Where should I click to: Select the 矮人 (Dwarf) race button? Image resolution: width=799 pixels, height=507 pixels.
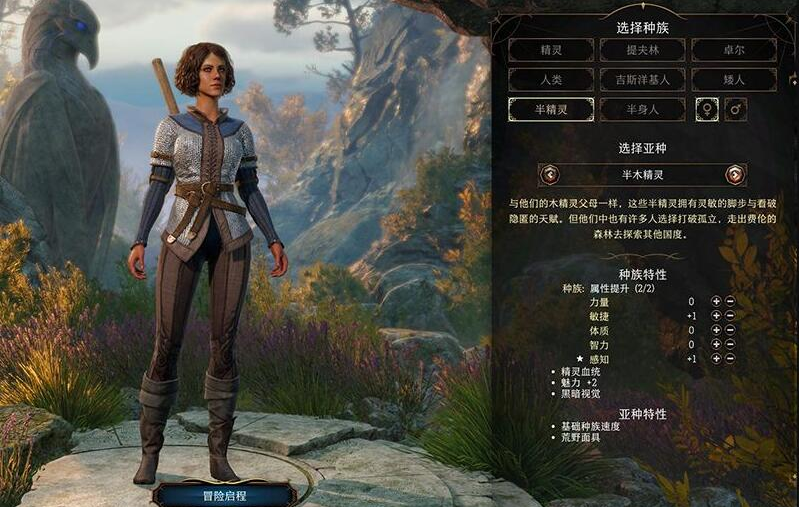click(x=733, y=80)
